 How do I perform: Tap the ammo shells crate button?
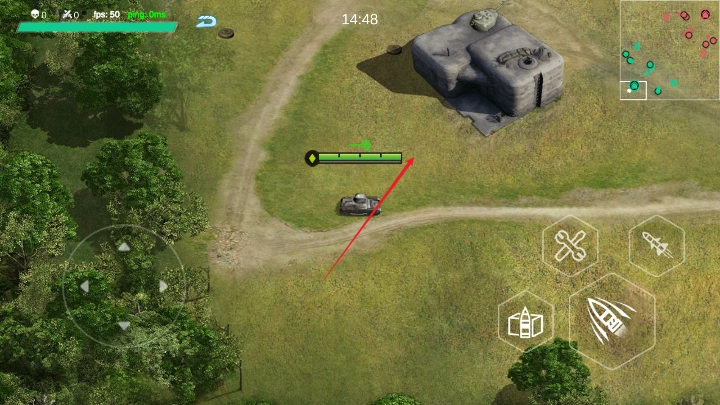pos(526,322)
